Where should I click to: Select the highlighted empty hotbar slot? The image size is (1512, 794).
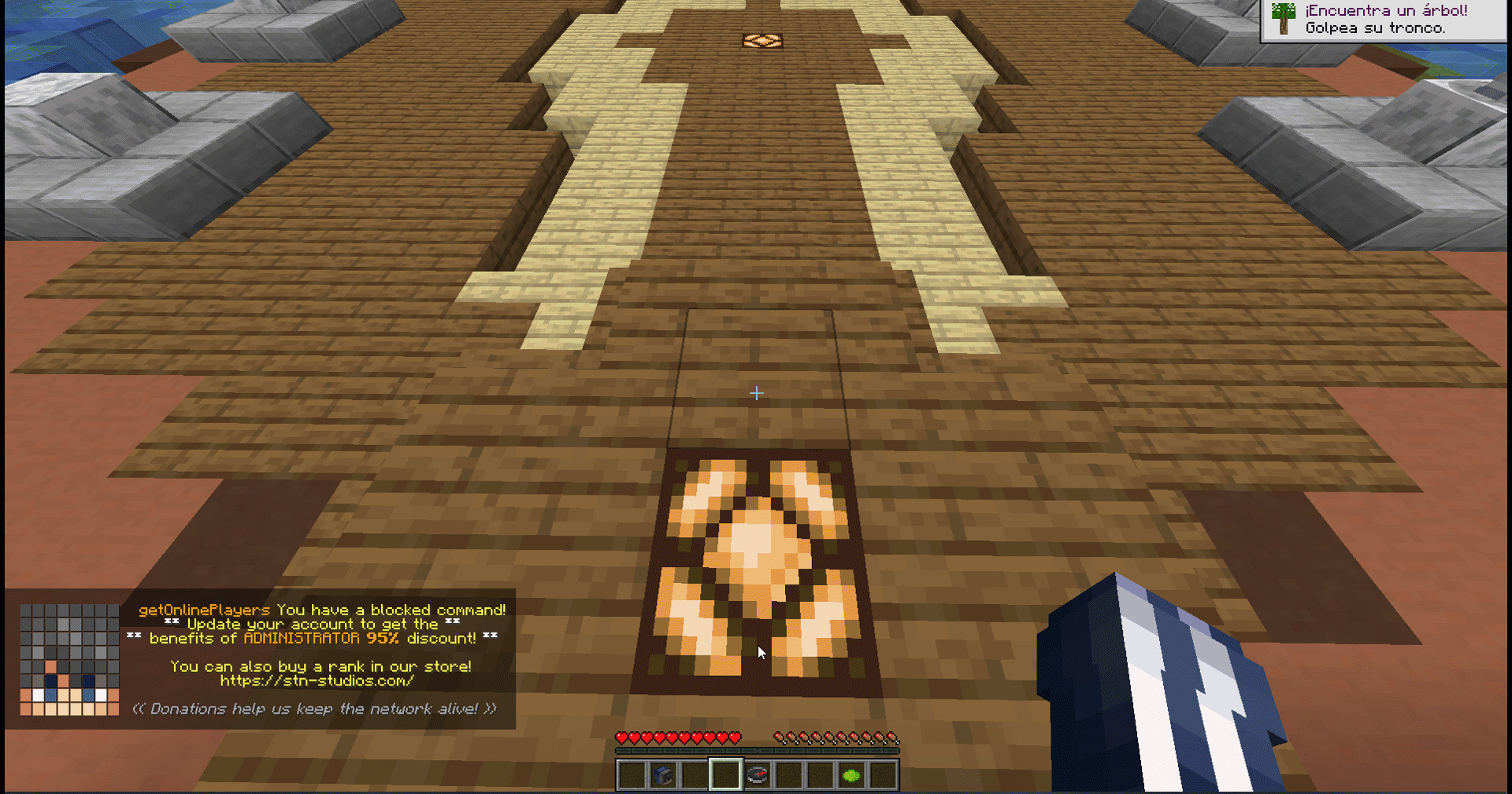pos(725,775)
